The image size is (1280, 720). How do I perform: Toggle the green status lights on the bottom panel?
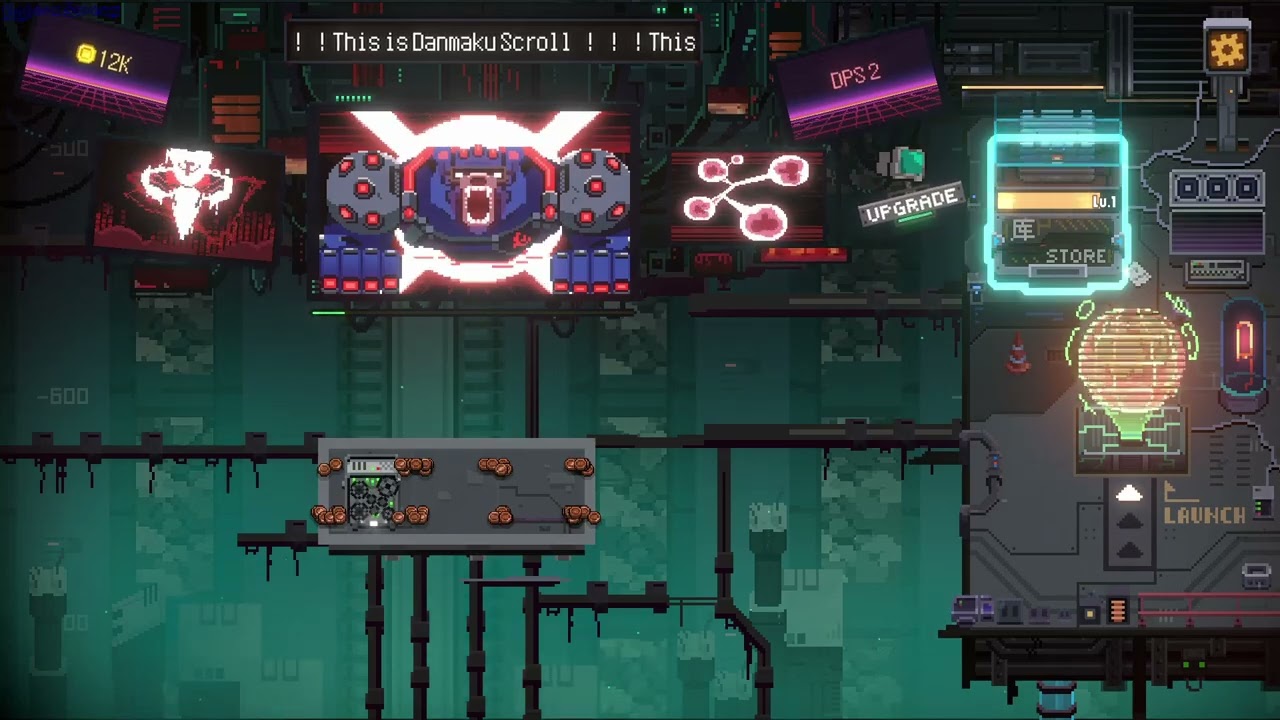[1193, 662]
